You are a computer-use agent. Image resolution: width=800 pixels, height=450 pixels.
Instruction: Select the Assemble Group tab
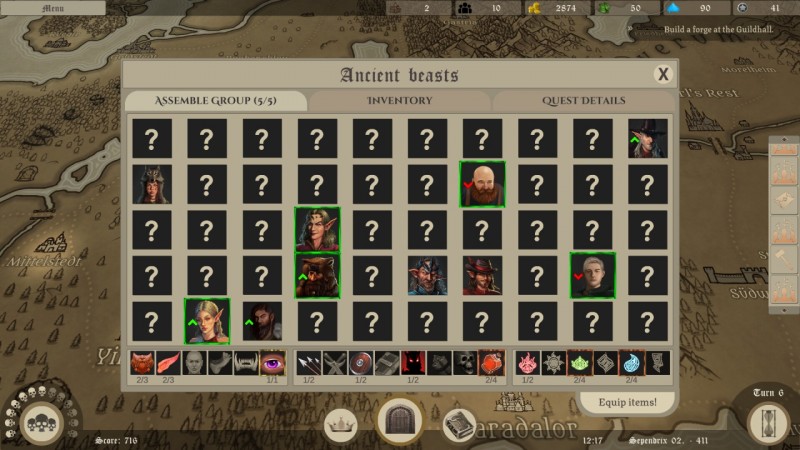(x=216, y=101)
